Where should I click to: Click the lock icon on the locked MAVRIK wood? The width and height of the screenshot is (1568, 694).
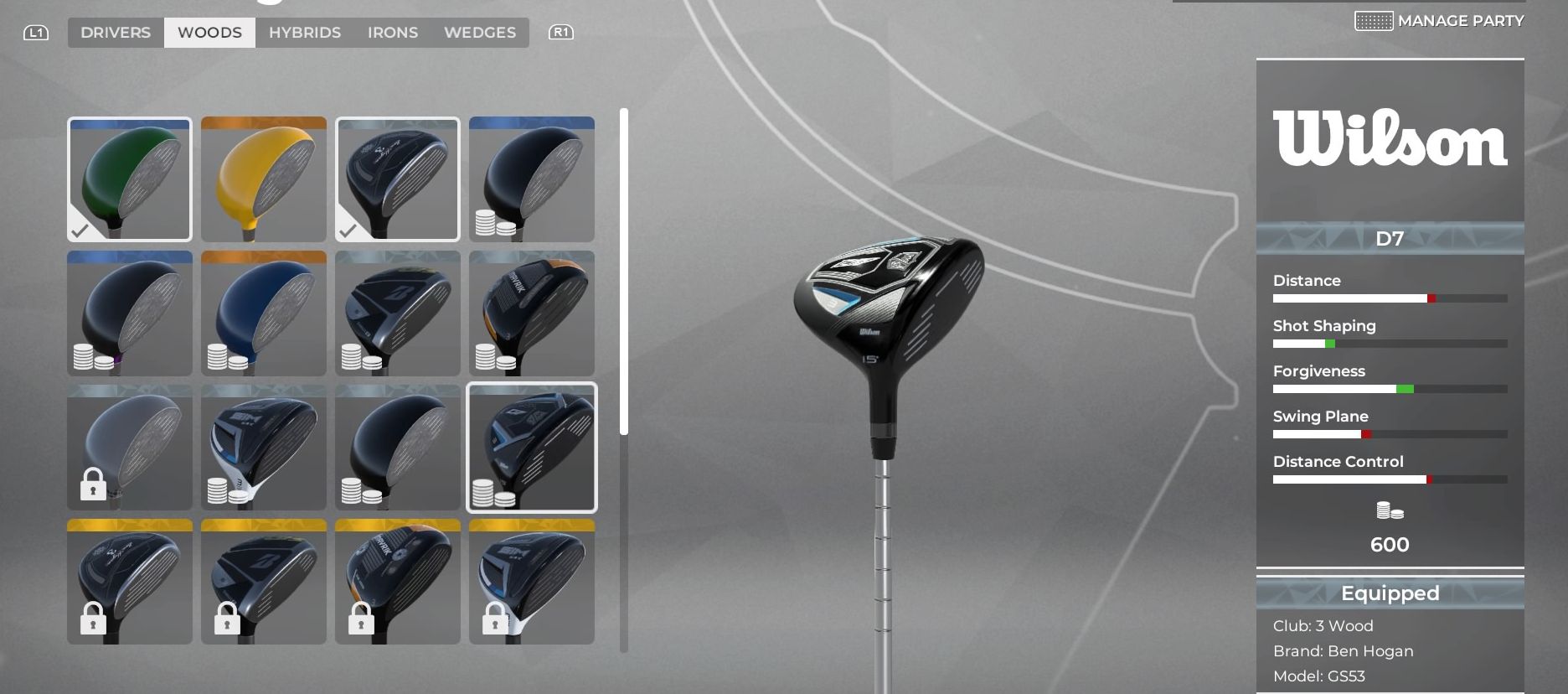pos(362,621)
